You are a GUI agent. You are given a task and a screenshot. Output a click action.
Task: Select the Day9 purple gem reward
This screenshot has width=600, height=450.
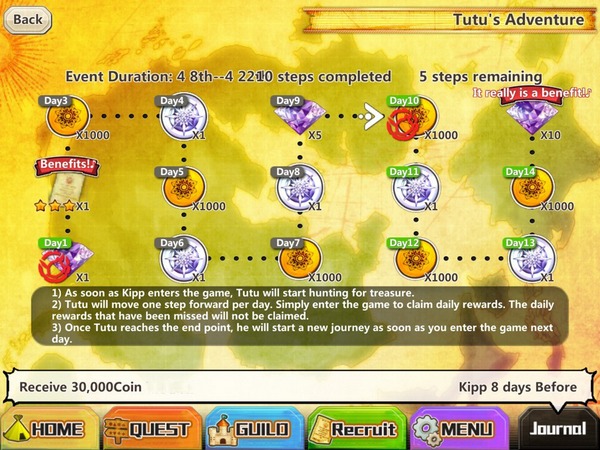click(x=297, y=118)
